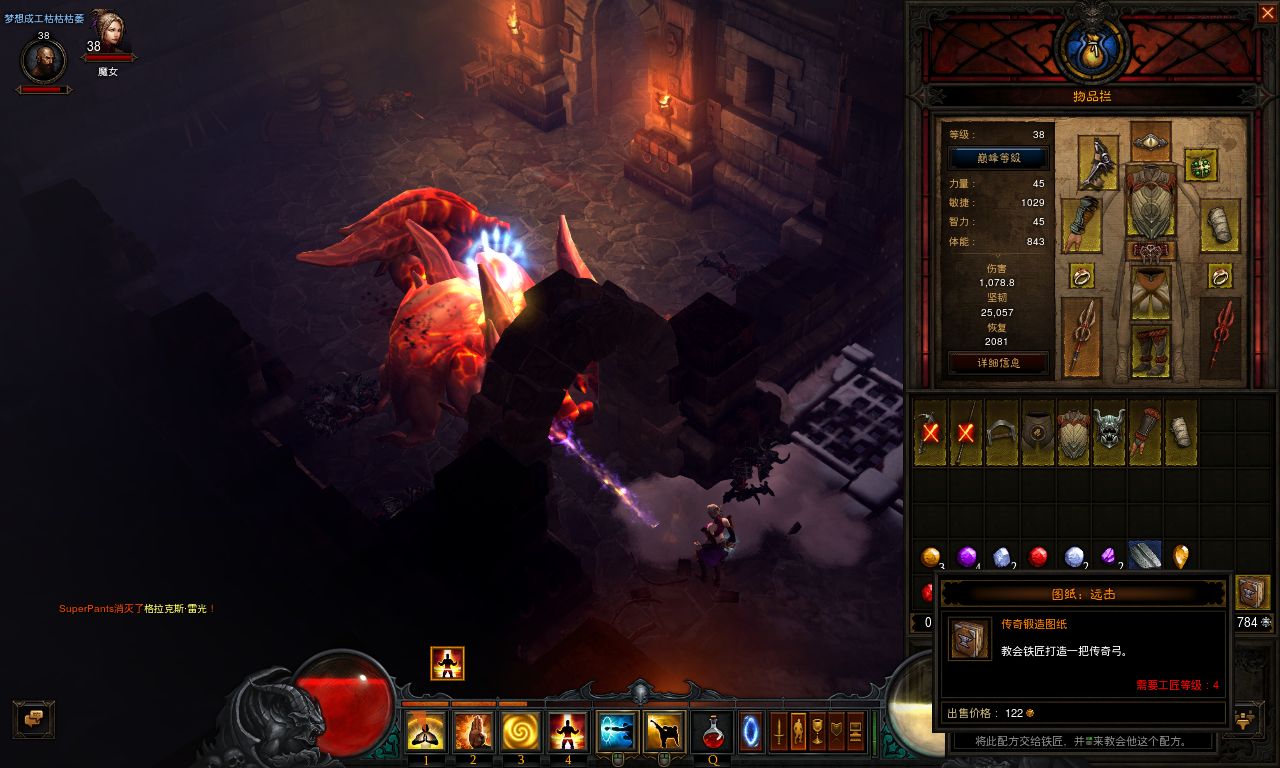Activate the golden spiral cyclone skill
Viewport: 1280px width, 768px height.
tap(520, 731)
